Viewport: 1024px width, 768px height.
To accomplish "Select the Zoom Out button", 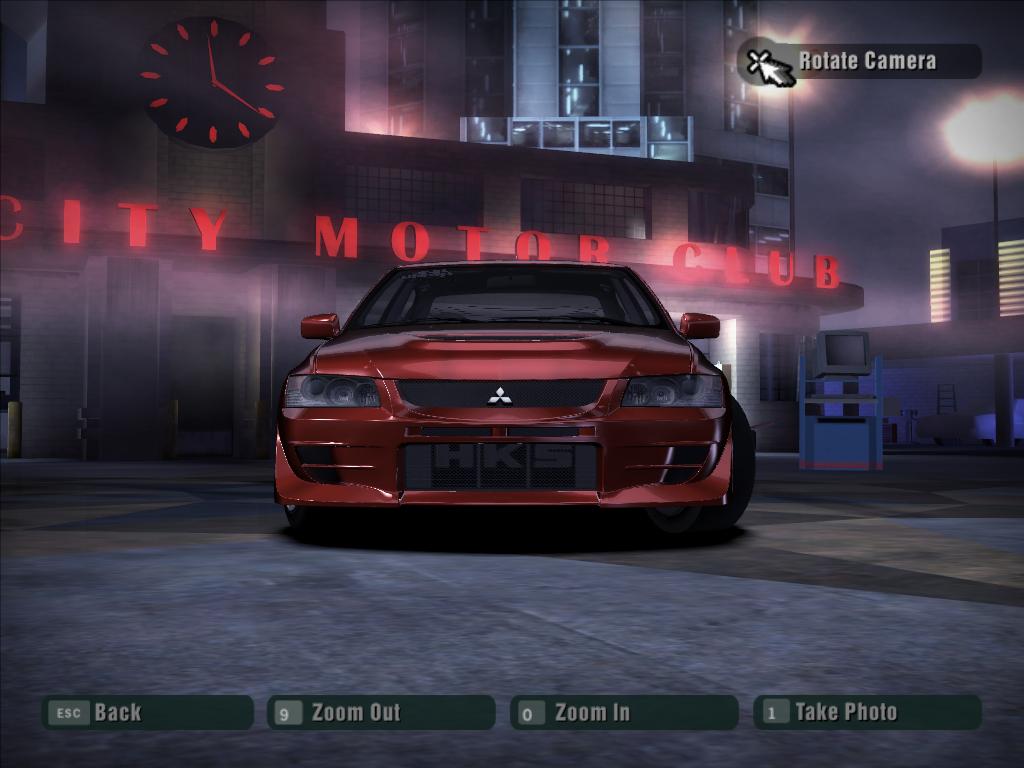I will pyautogui.click(x=380, y=713).
